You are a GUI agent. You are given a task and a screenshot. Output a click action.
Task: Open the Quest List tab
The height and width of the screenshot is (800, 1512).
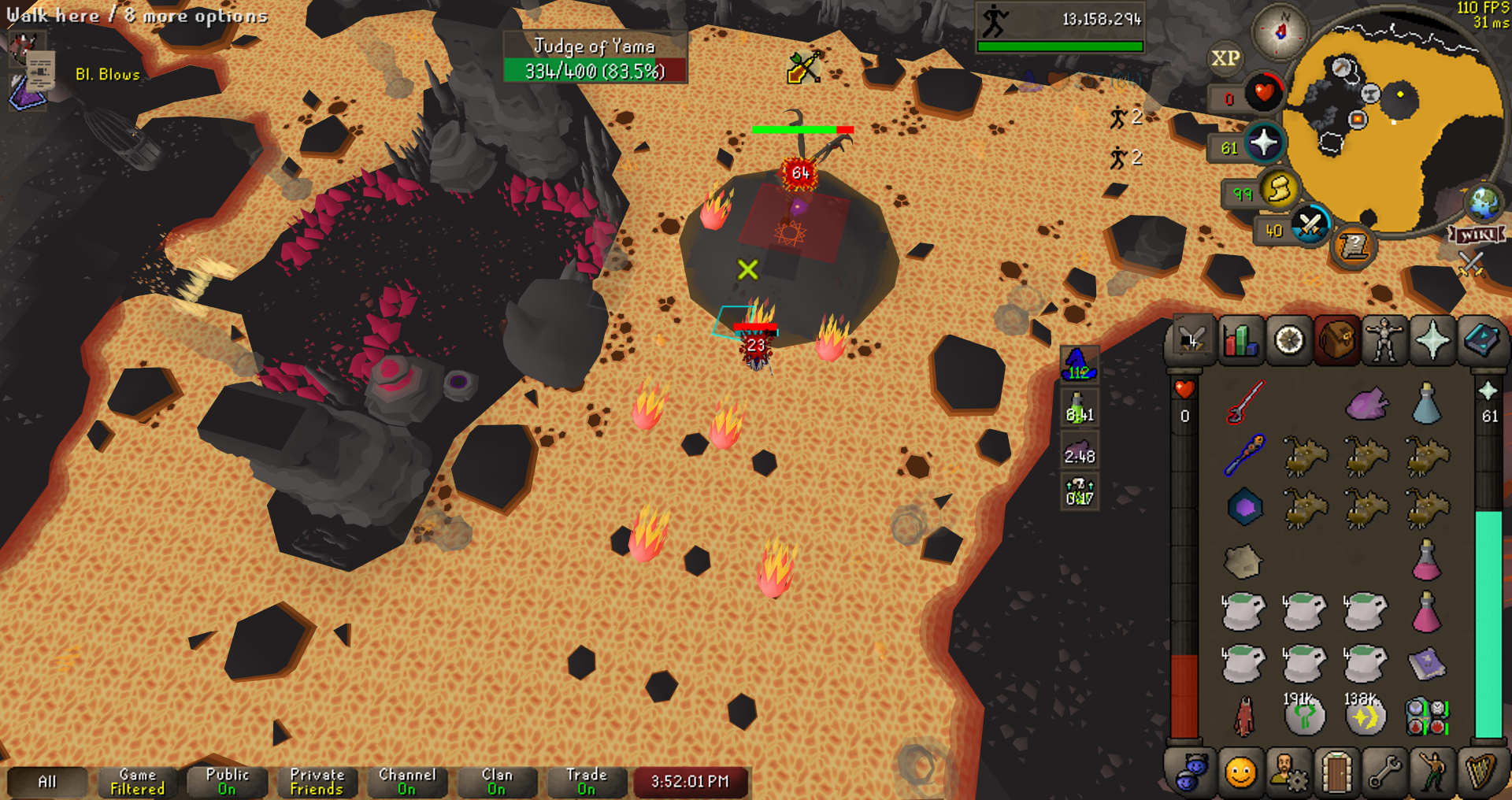[1289, 341]
